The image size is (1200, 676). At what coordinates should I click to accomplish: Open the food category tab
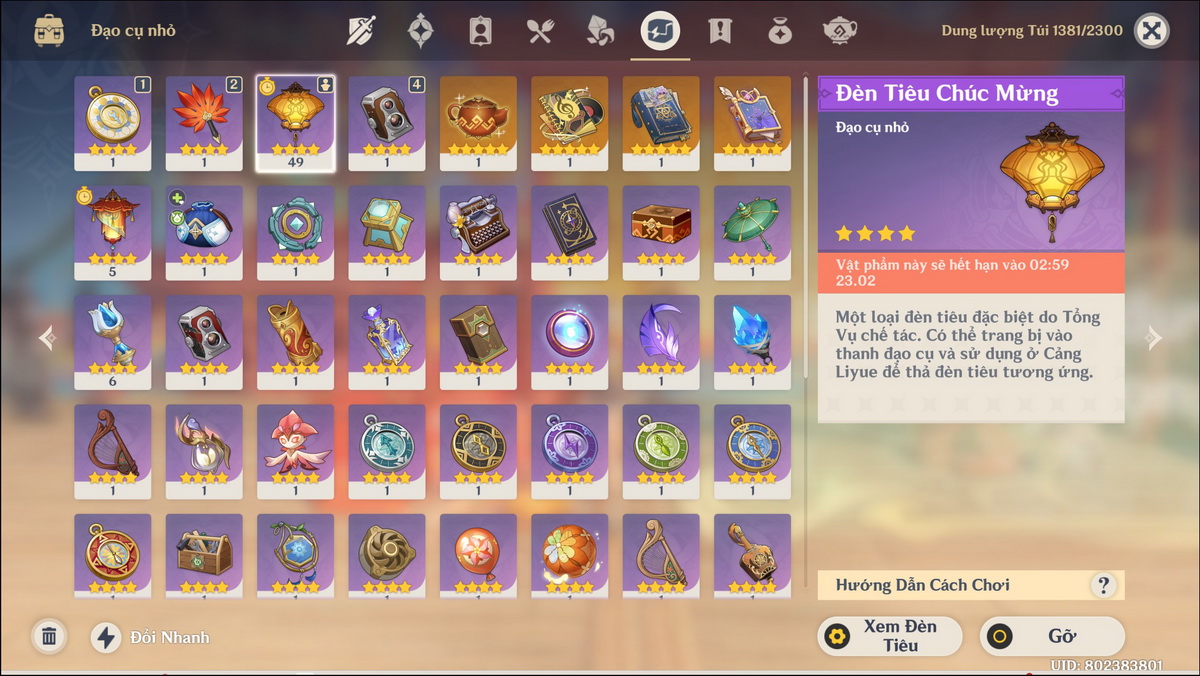(x=540, y=31)
